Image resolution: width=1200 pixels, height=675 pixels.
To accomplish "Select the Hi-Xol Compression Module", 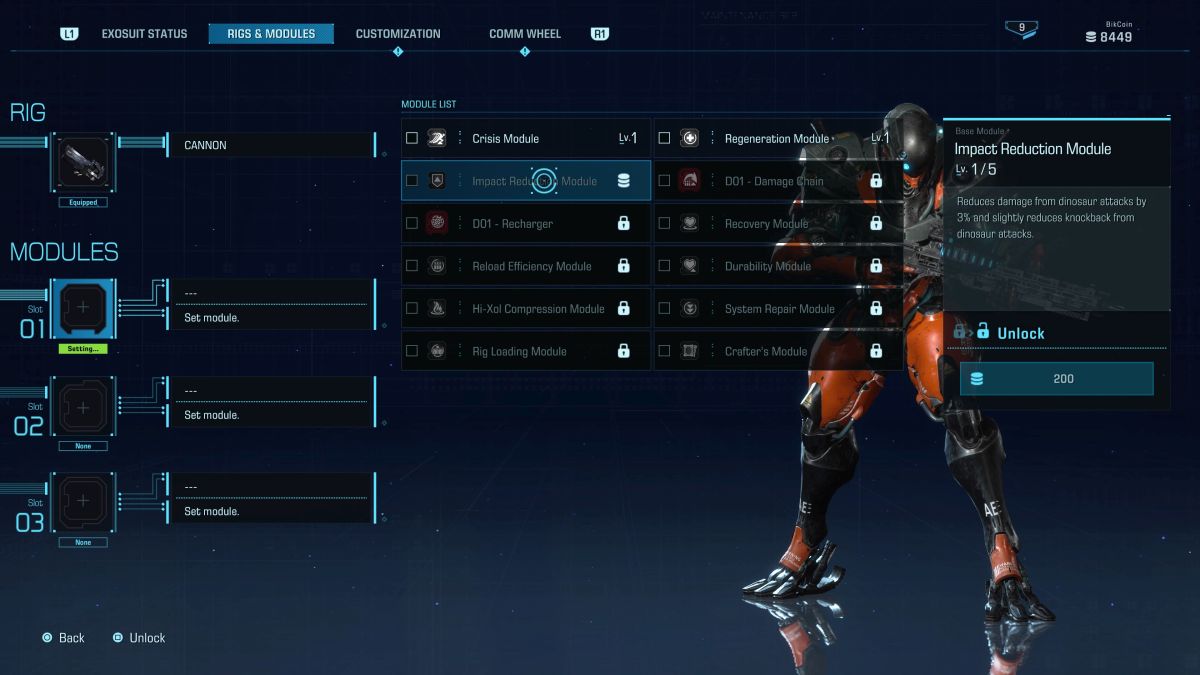I will tap(525, 309).
